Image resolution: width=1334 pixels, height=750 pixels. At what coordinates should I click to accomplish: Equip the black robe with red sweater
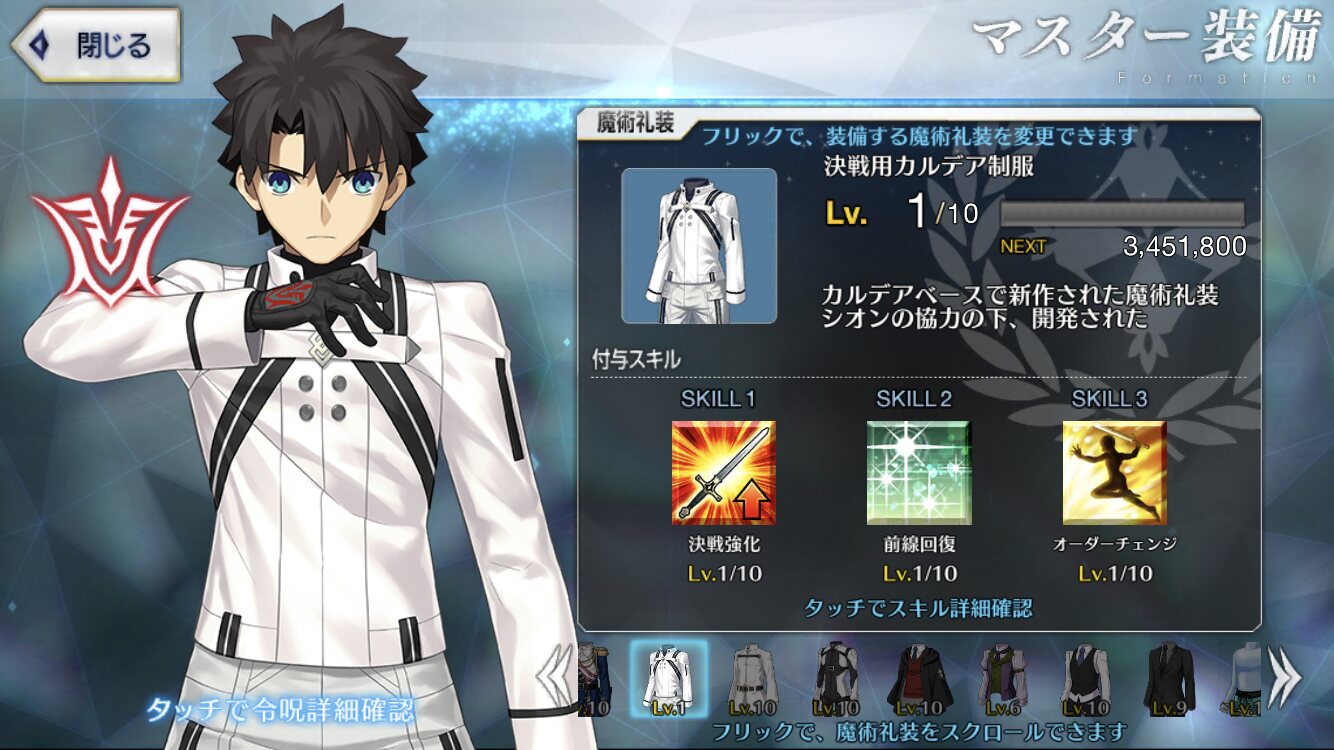918,679
